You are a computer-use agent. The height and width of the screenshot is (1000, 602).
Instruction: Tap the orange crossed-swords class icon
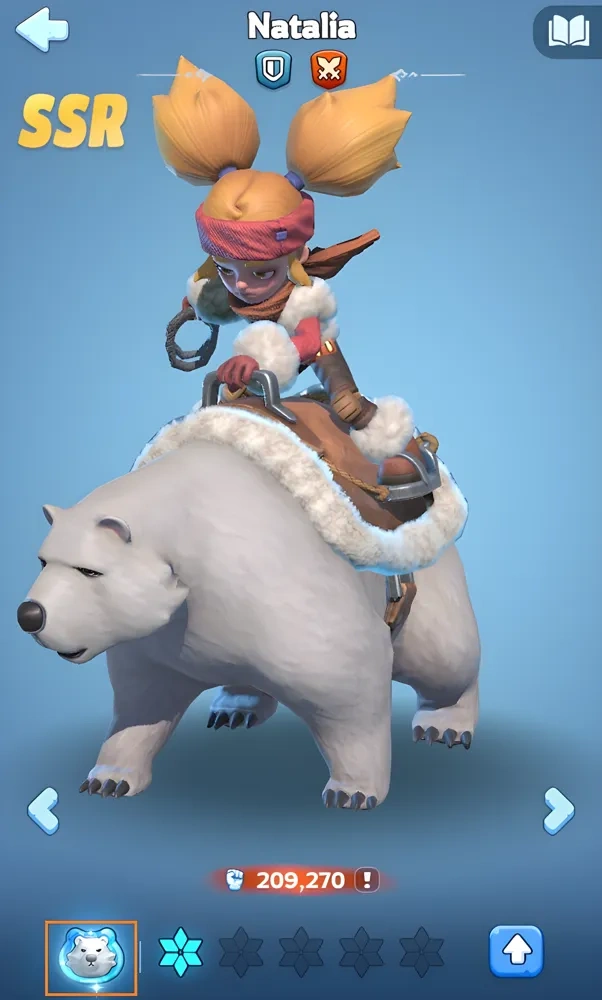328,69
